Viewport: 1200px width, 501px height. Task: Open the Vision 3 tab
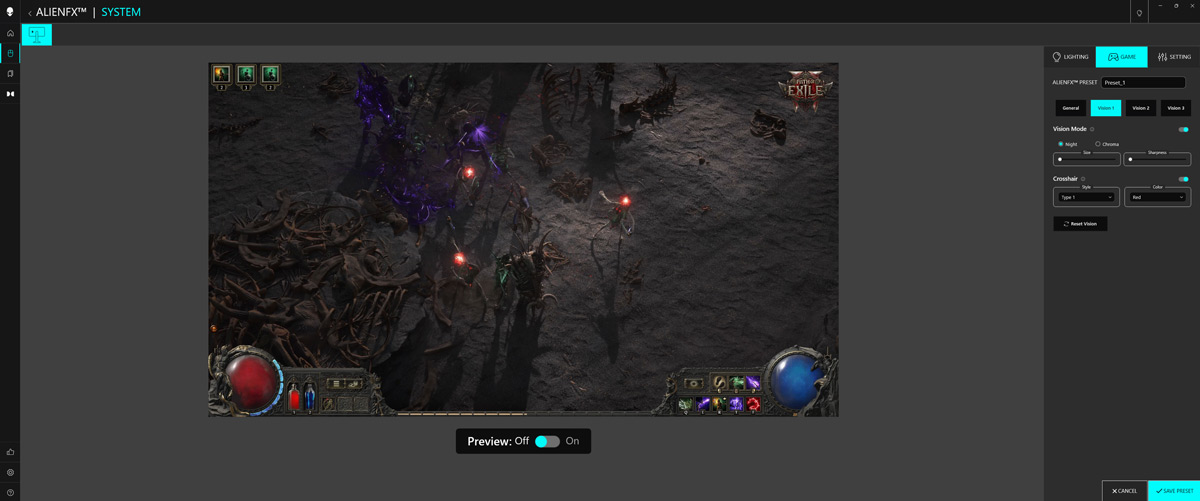point(1175,108)
